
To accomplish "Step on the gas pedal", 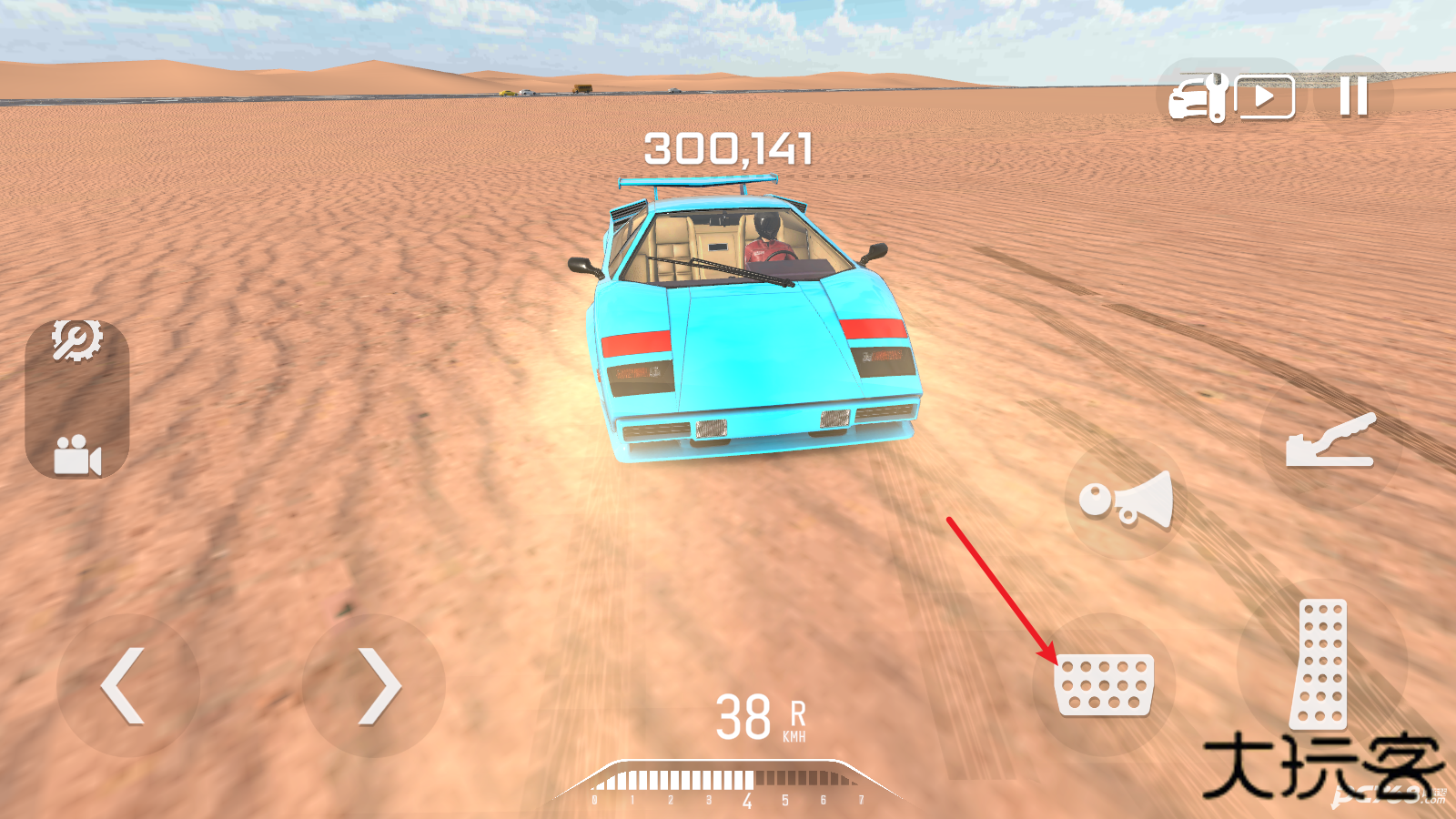I will click(x=1320, y=664).
